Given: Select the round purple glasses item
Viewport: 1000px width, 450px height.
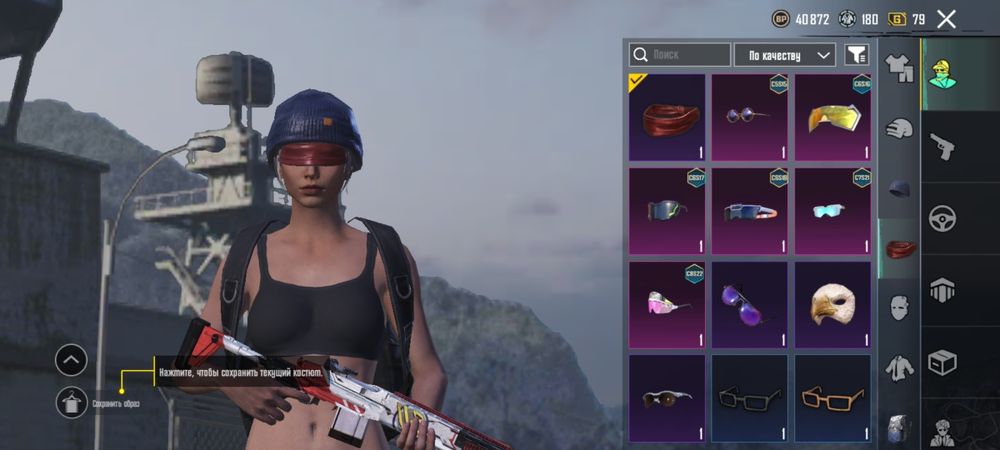Looking at the screenshot, I should [x=750, y=117].
